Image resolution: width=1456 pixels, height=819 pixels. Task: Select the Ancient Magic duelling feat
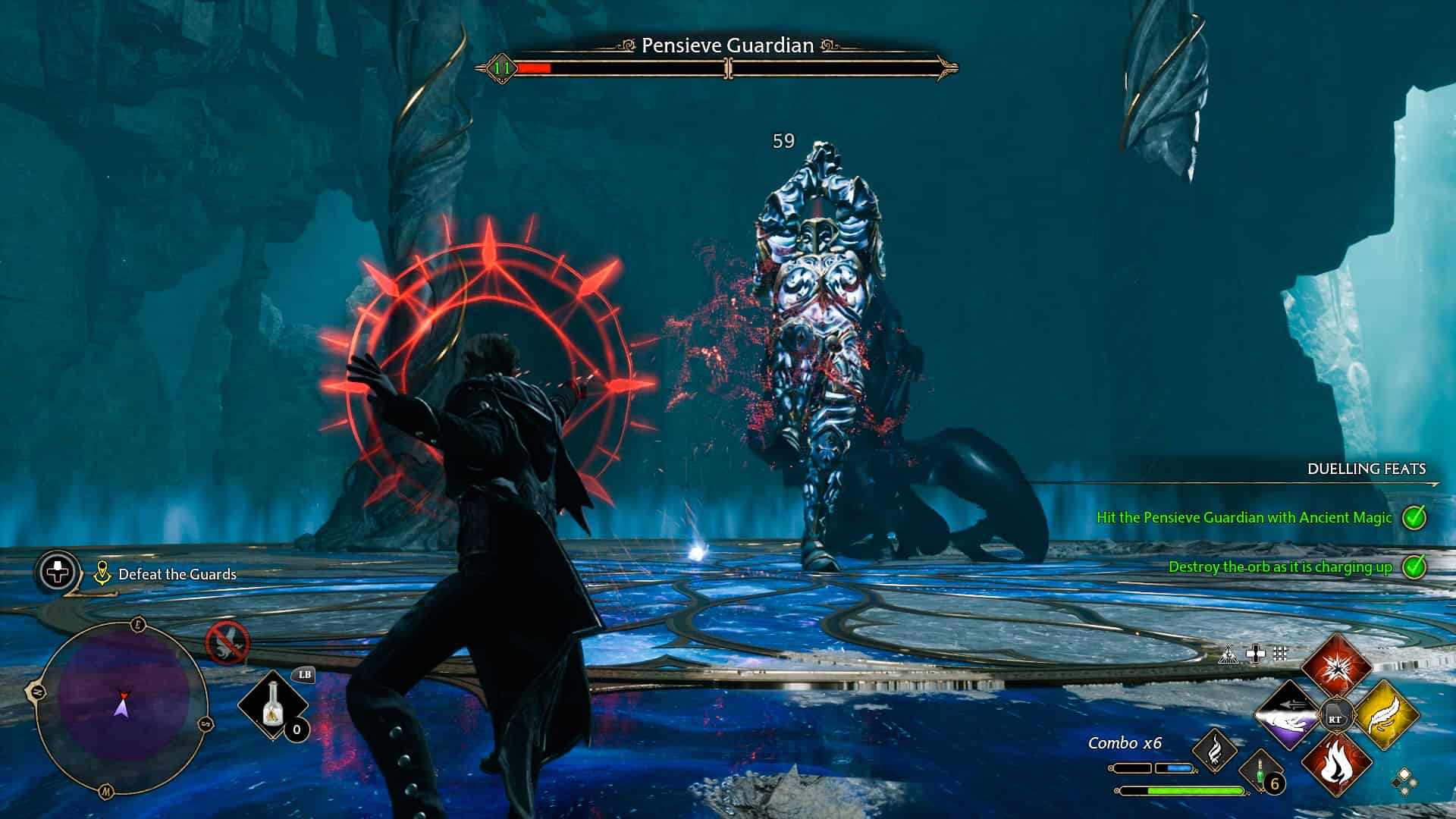coord(1244,518)
